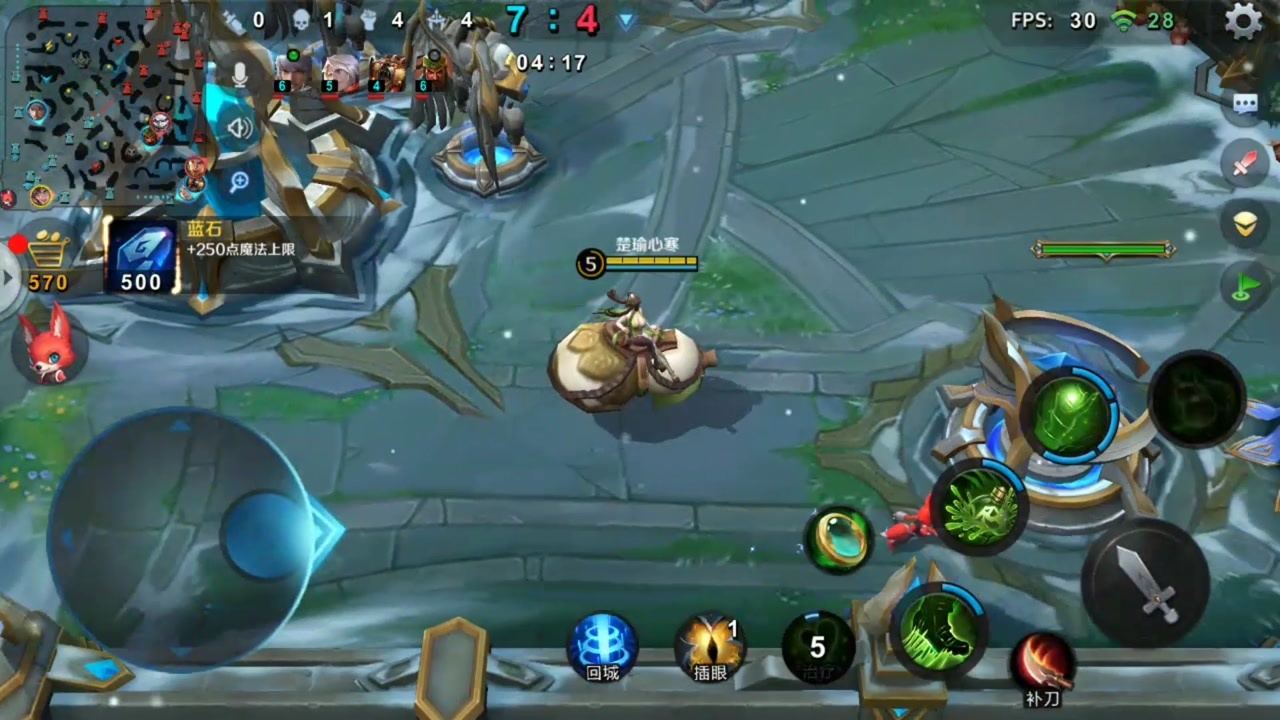Screen dimensions: 1280x720
Task: Tap the sword basic attack button
Action: click(1145, 582)
